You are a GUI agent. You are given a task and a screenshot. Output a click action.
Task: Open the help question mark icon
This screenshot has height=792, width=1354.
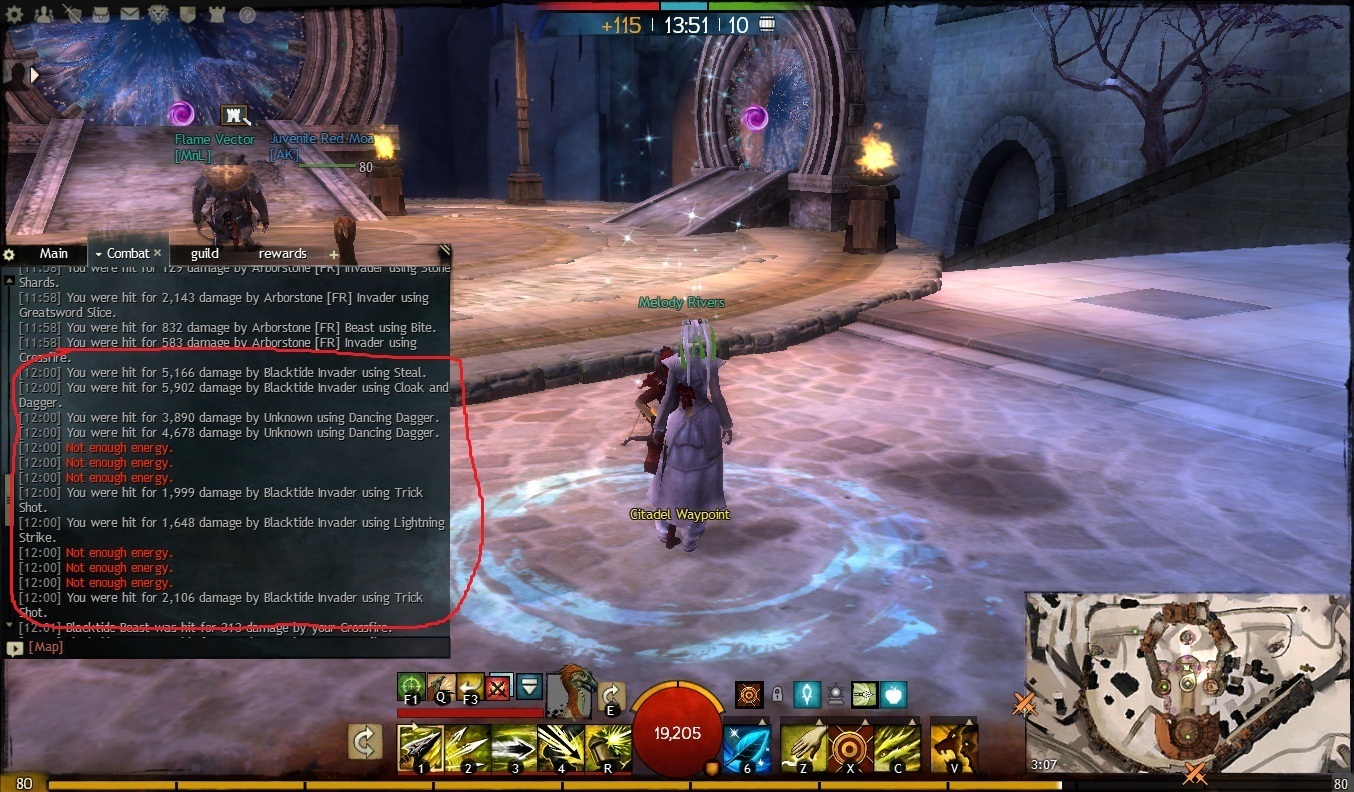[x=247, y=14]
